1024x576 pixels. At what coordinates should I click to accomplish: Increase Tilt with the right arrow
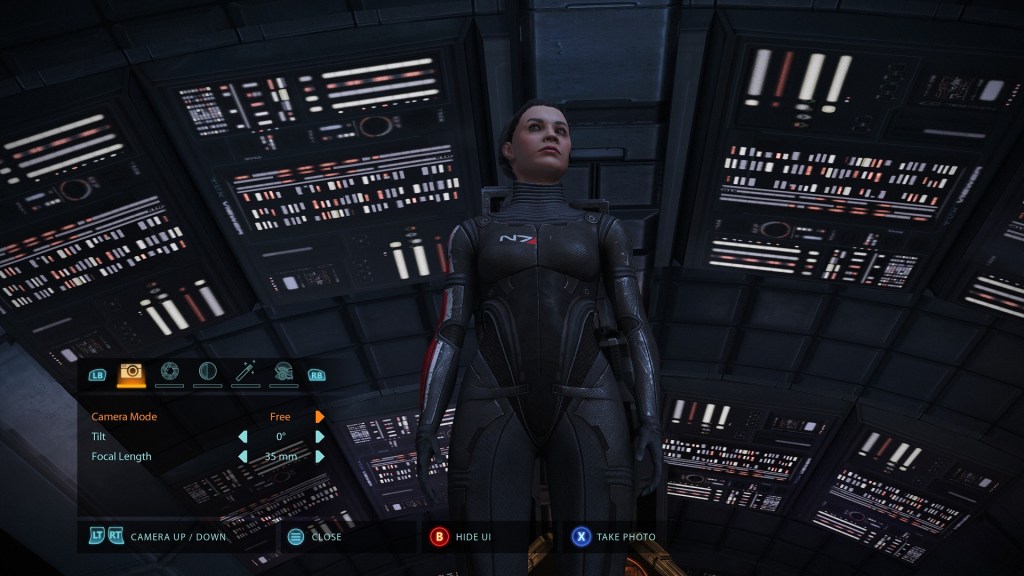click(x=320, y=436)
